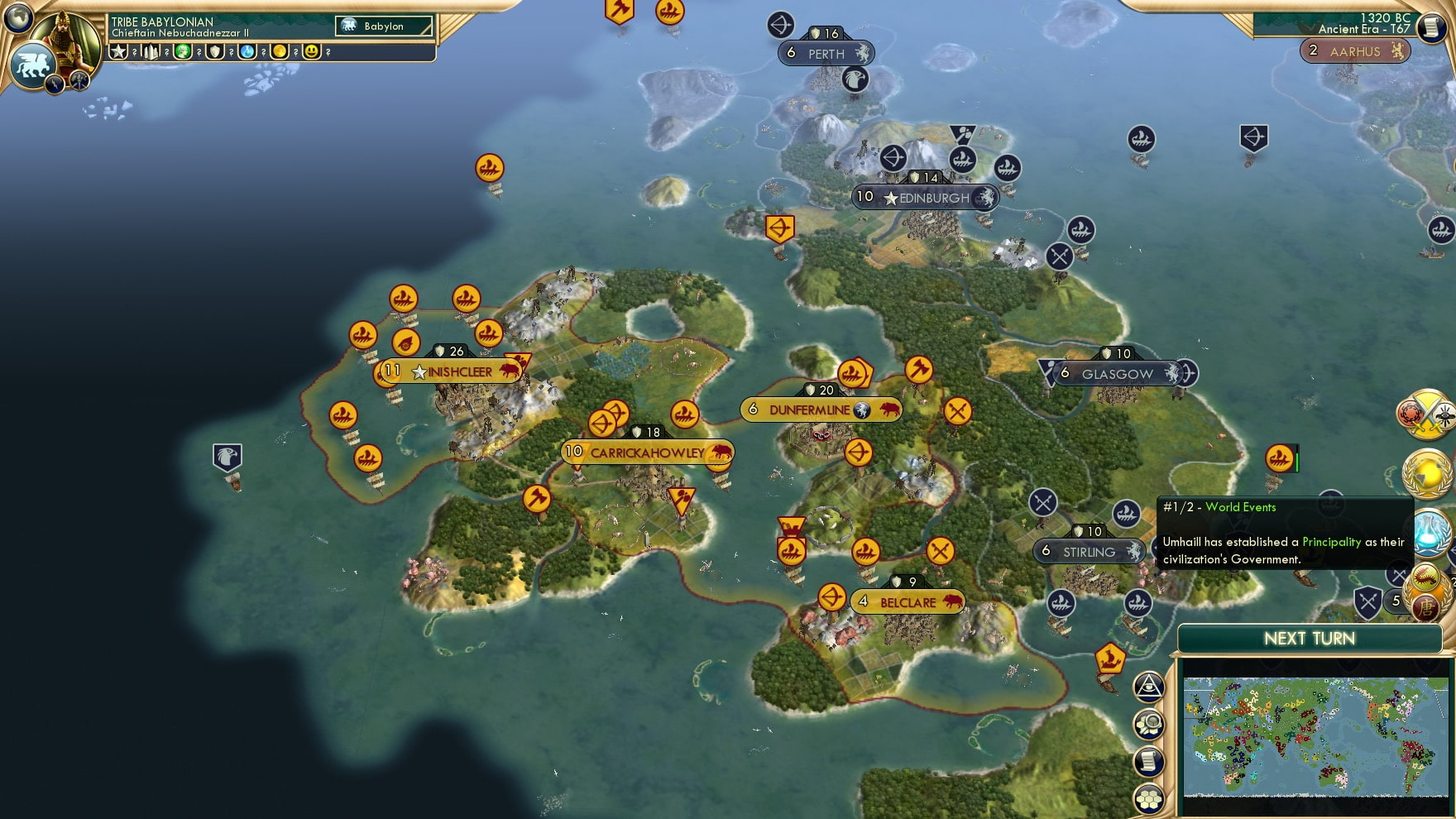Toggle map options via the eye icon near the minimap
The width and height of the screenshot is (1456, 819).
click(x=1149, y=685)
